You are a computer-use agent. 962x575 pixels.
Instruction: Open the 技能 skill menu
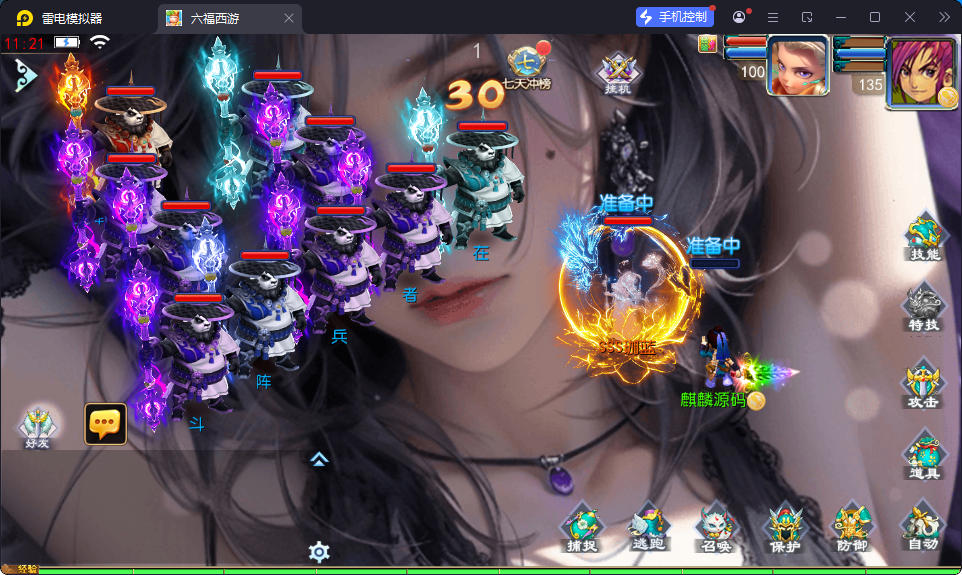pyautogui.click(x=924, y=240)
